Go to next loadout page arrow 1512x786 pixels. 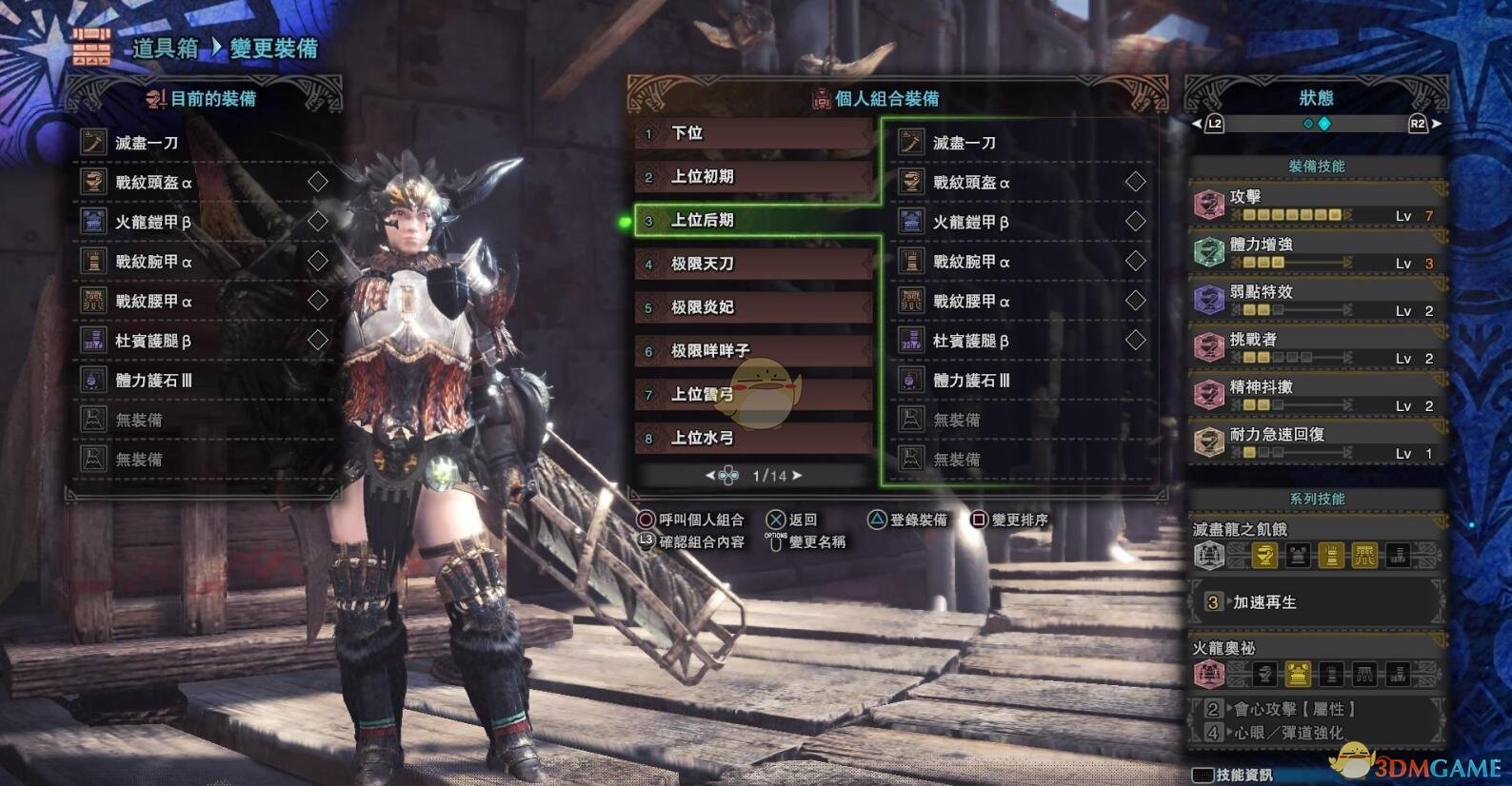797,475
